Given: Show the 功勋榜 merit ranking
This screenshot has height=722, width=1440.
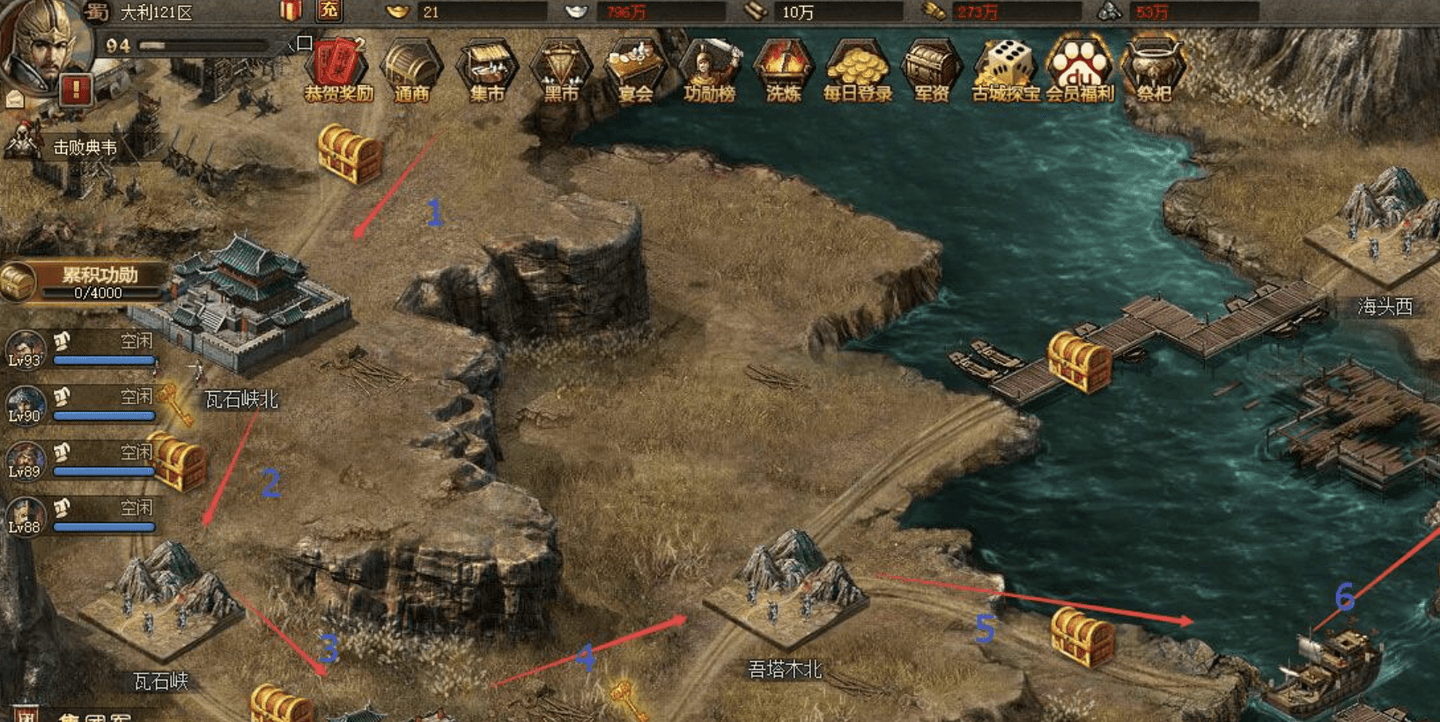Looking at the screenshot, I should (x=709, y=66).
